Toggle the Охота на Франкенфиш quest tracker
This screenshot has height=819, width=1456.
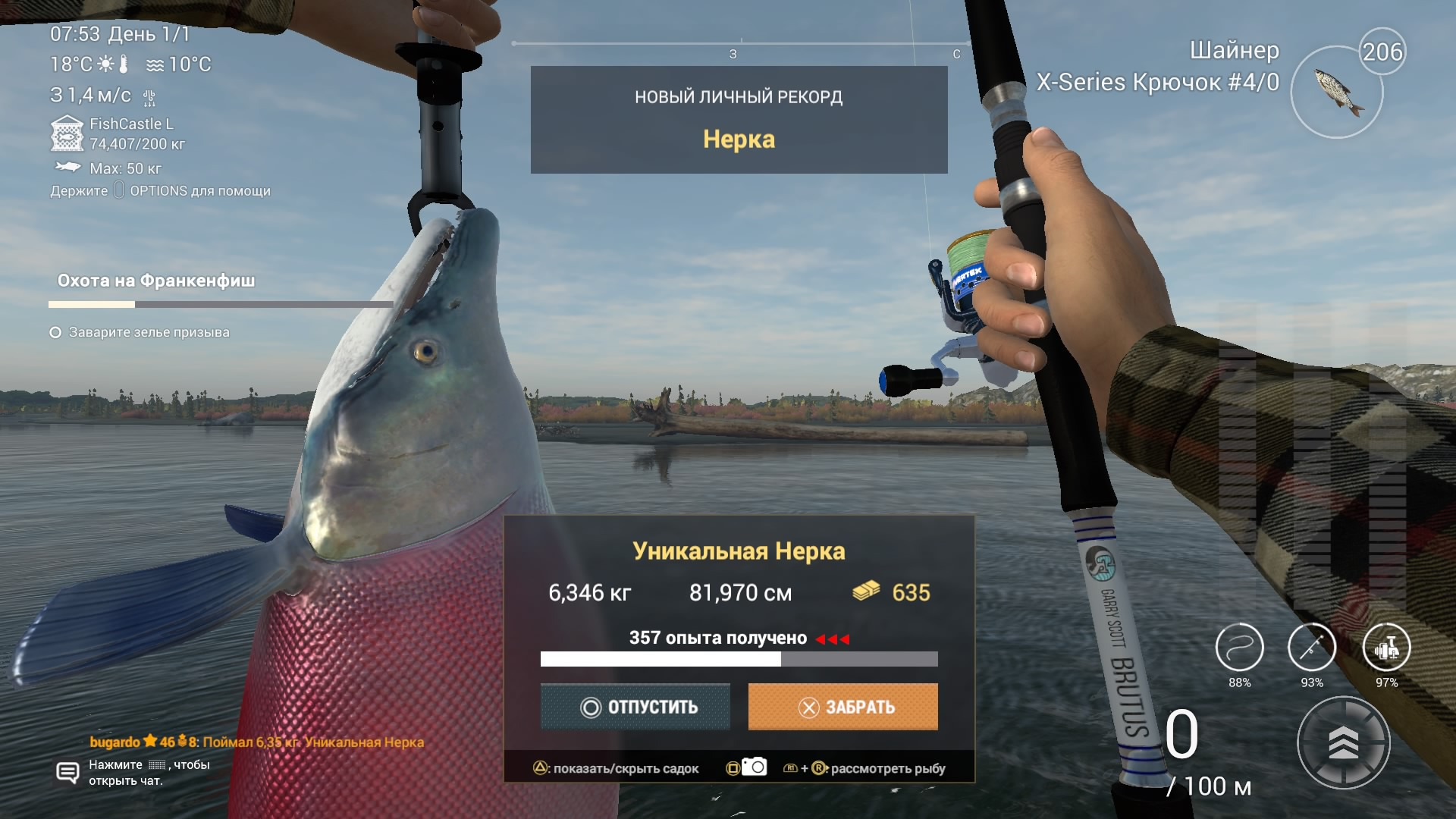[155, 281]
